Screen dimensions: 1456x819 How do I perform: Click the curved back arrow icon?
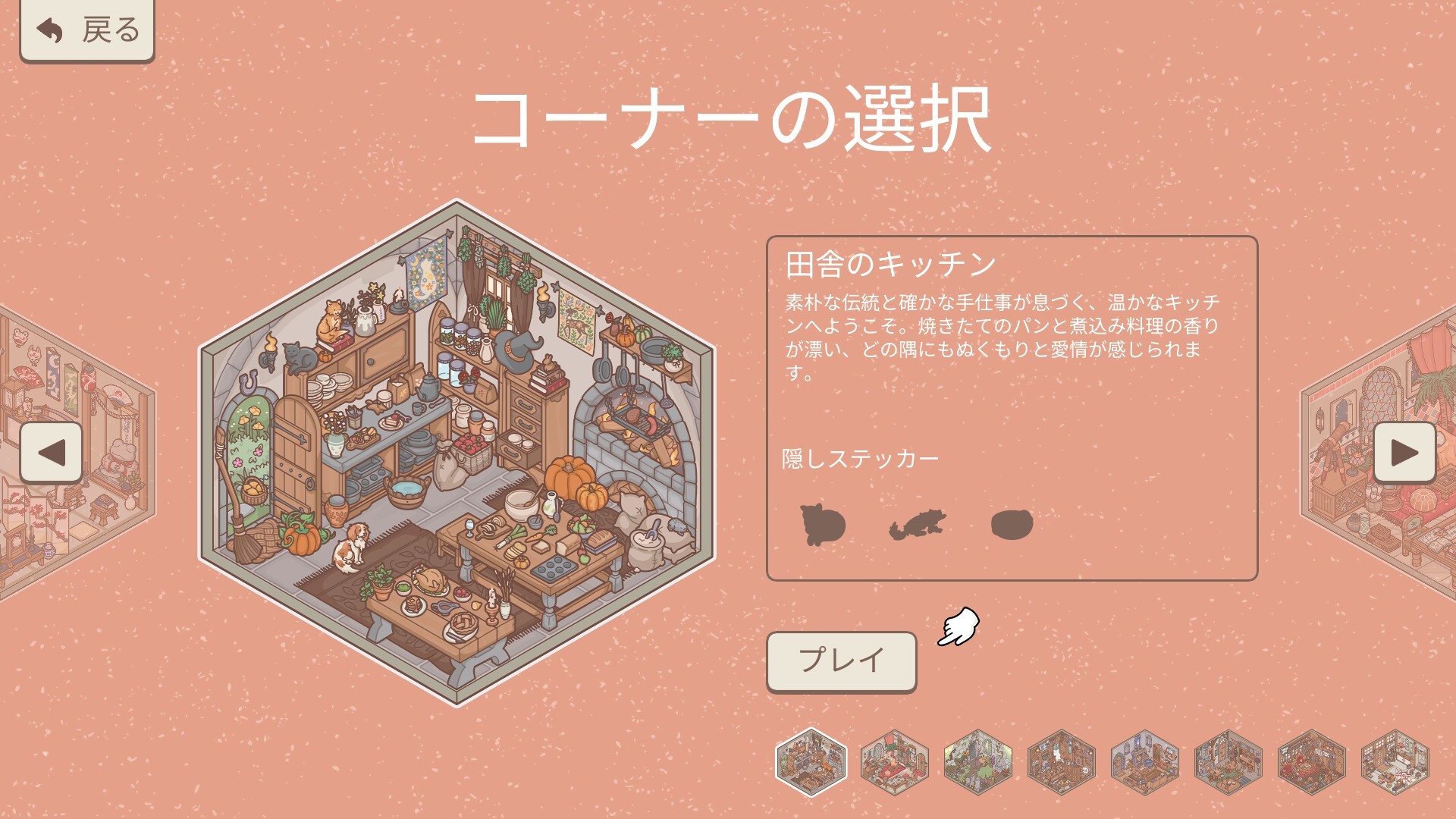point(48,30)
